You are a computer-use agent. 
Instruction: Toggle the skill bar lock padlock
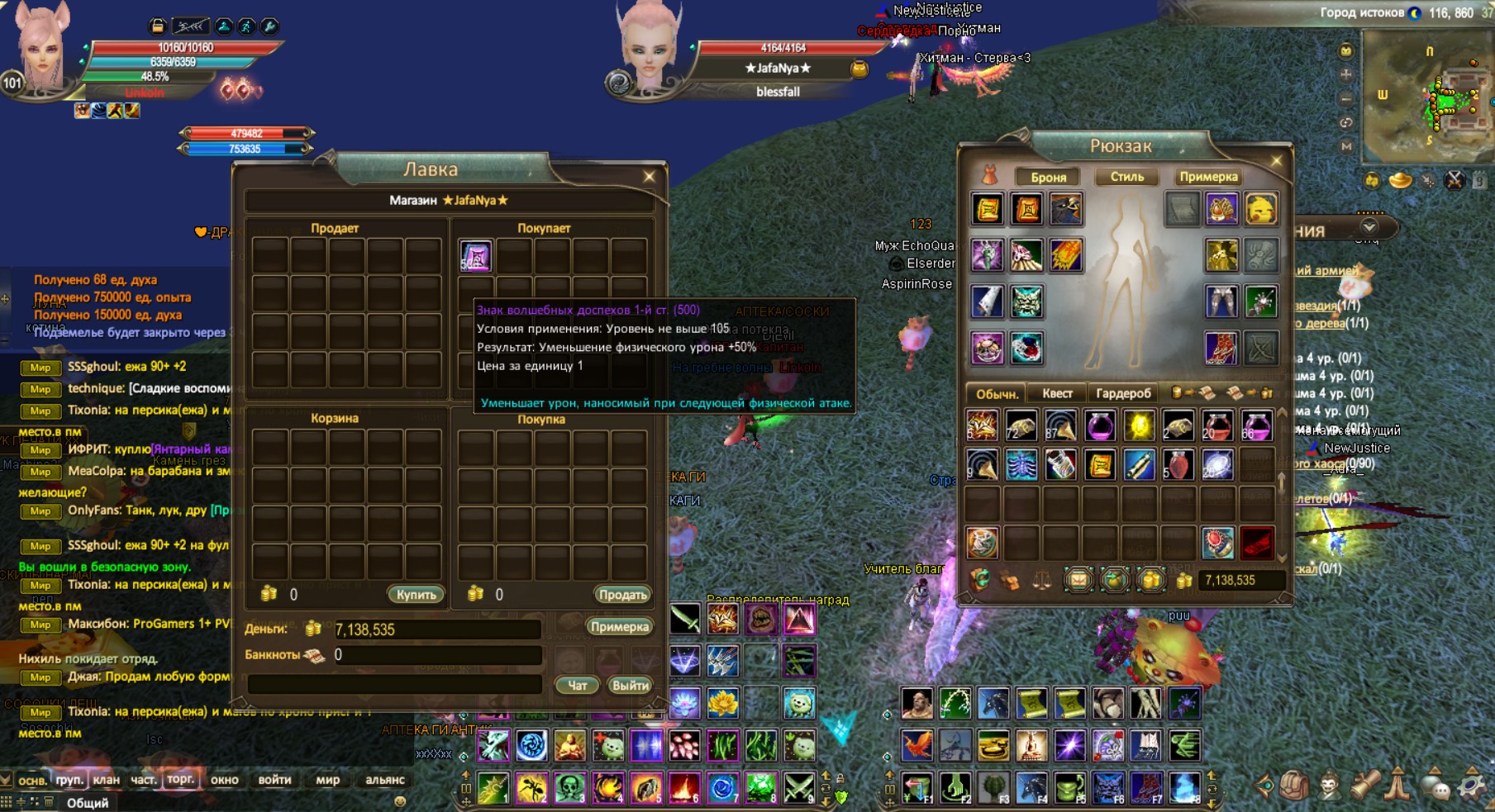coord(840,778)
